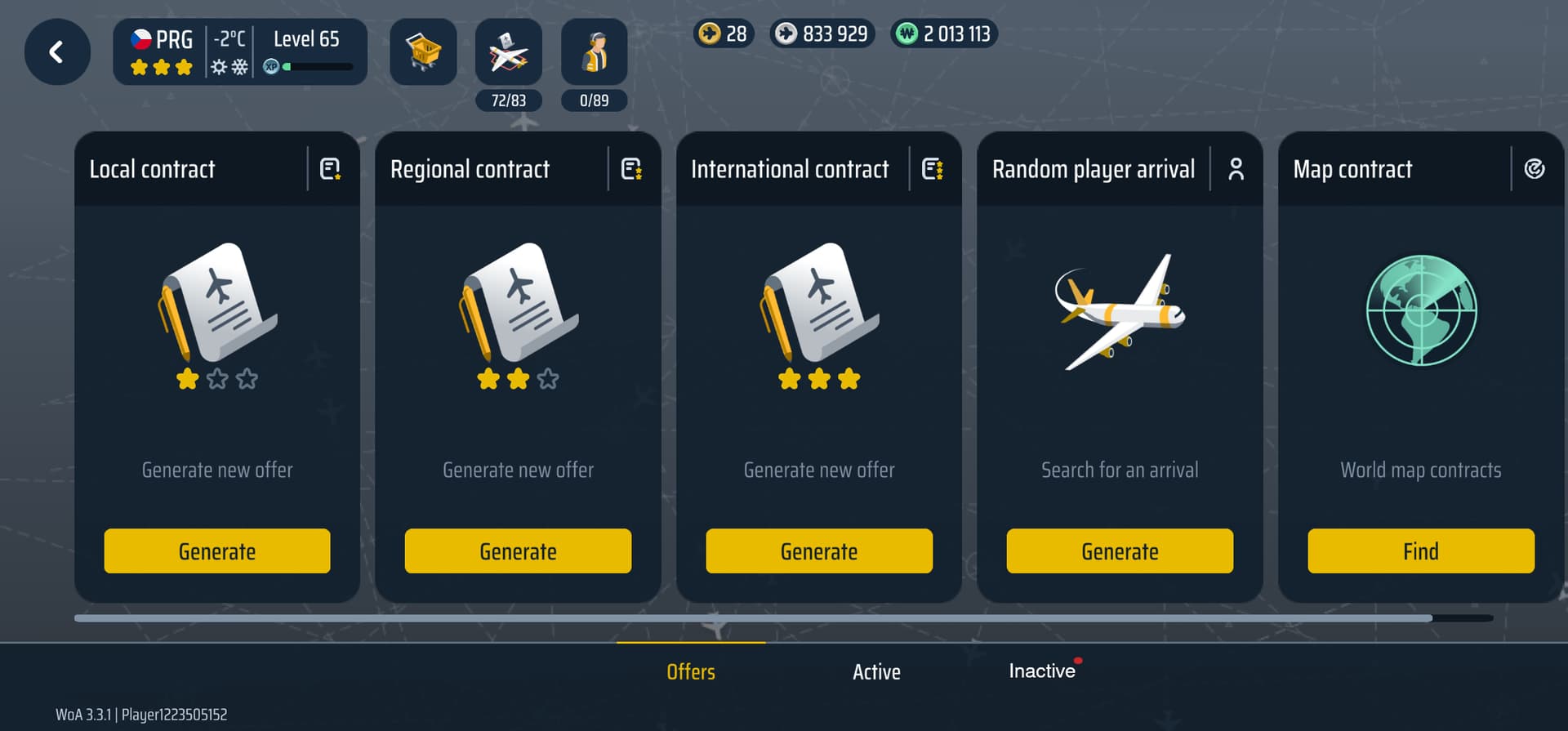
Task: Click the Local contract info icon
Action: [330, 169]
